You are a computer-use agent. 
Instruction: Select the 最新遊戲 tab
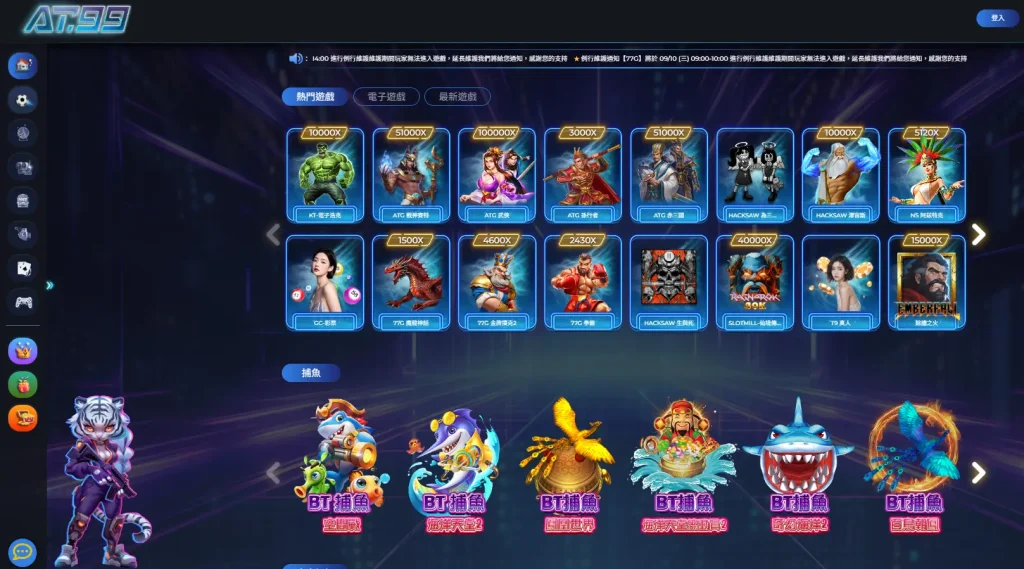point(457,97)
